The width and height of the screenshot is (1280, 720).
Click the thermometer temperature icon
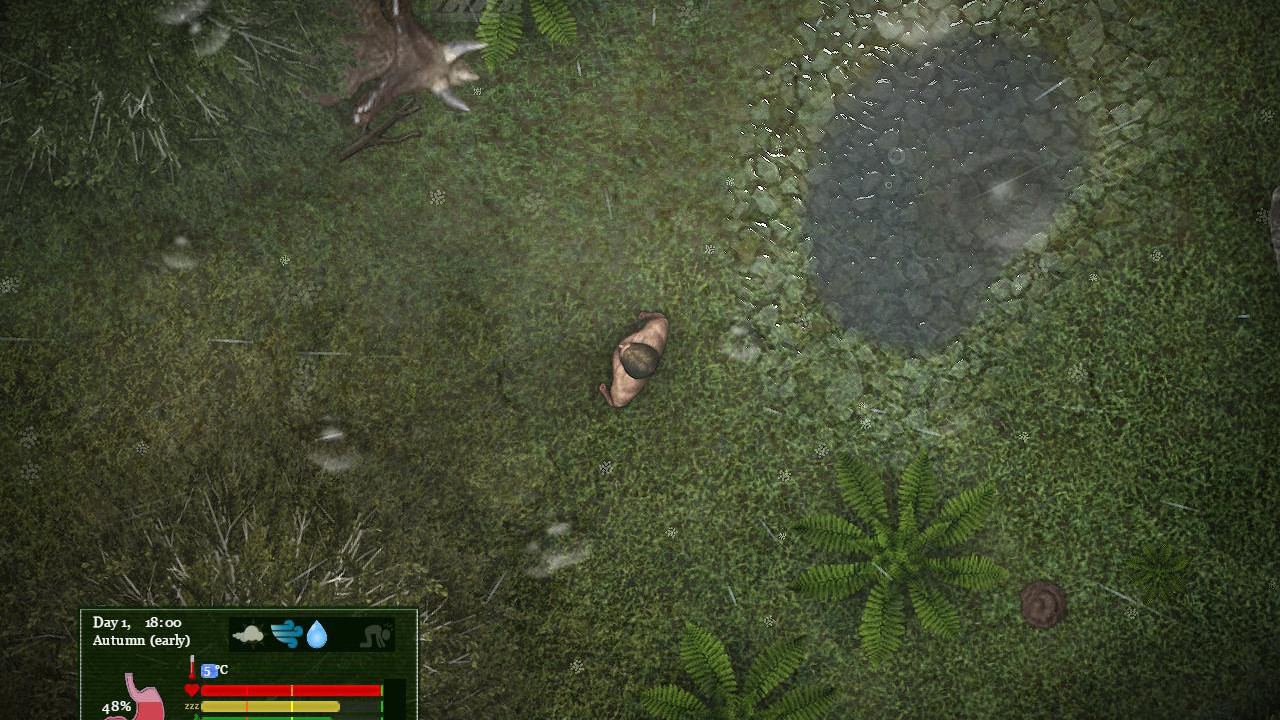191,666
